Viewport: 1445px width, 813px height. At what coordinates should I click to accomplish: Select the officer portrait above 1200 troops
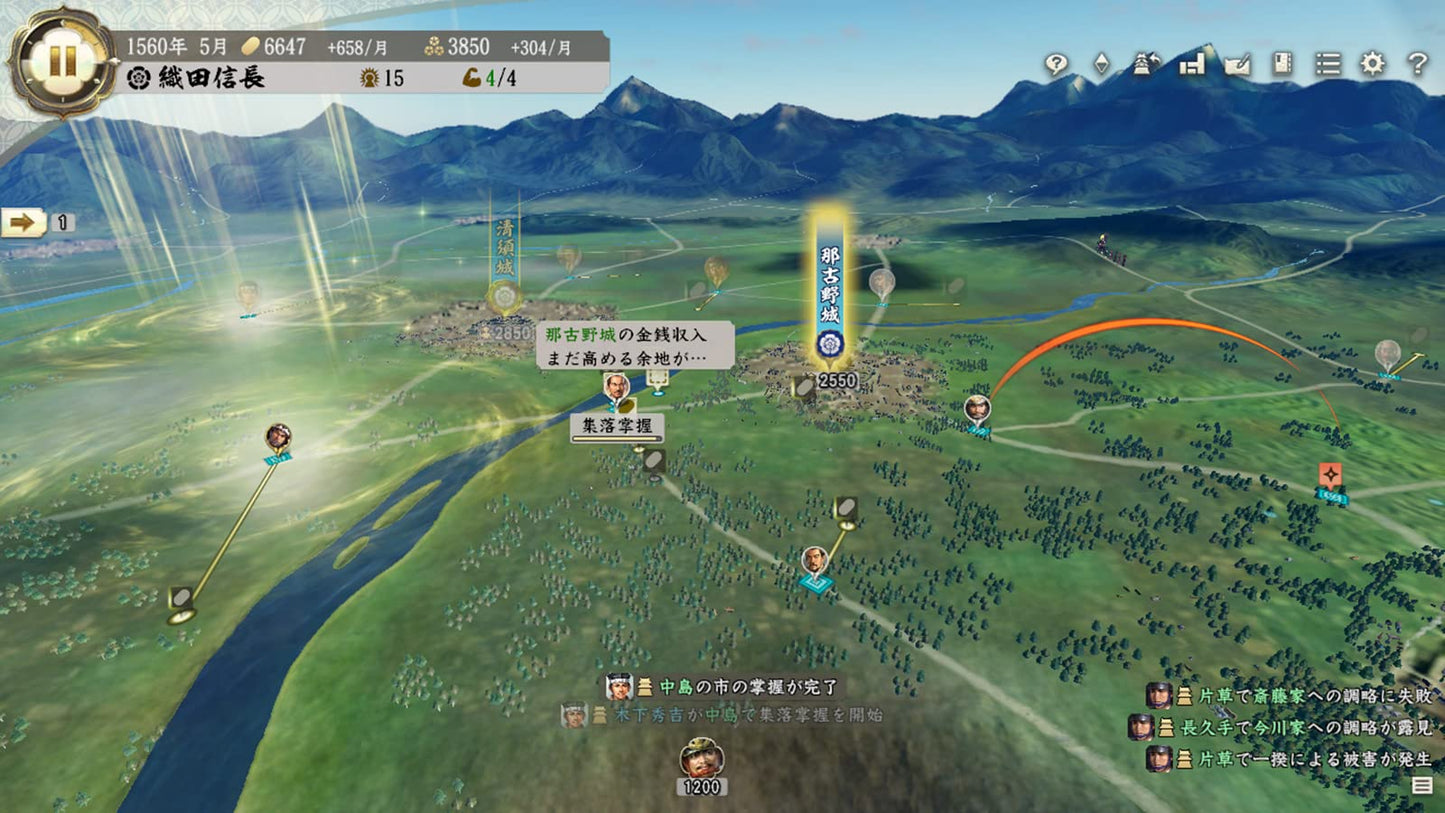coord(702,758)
